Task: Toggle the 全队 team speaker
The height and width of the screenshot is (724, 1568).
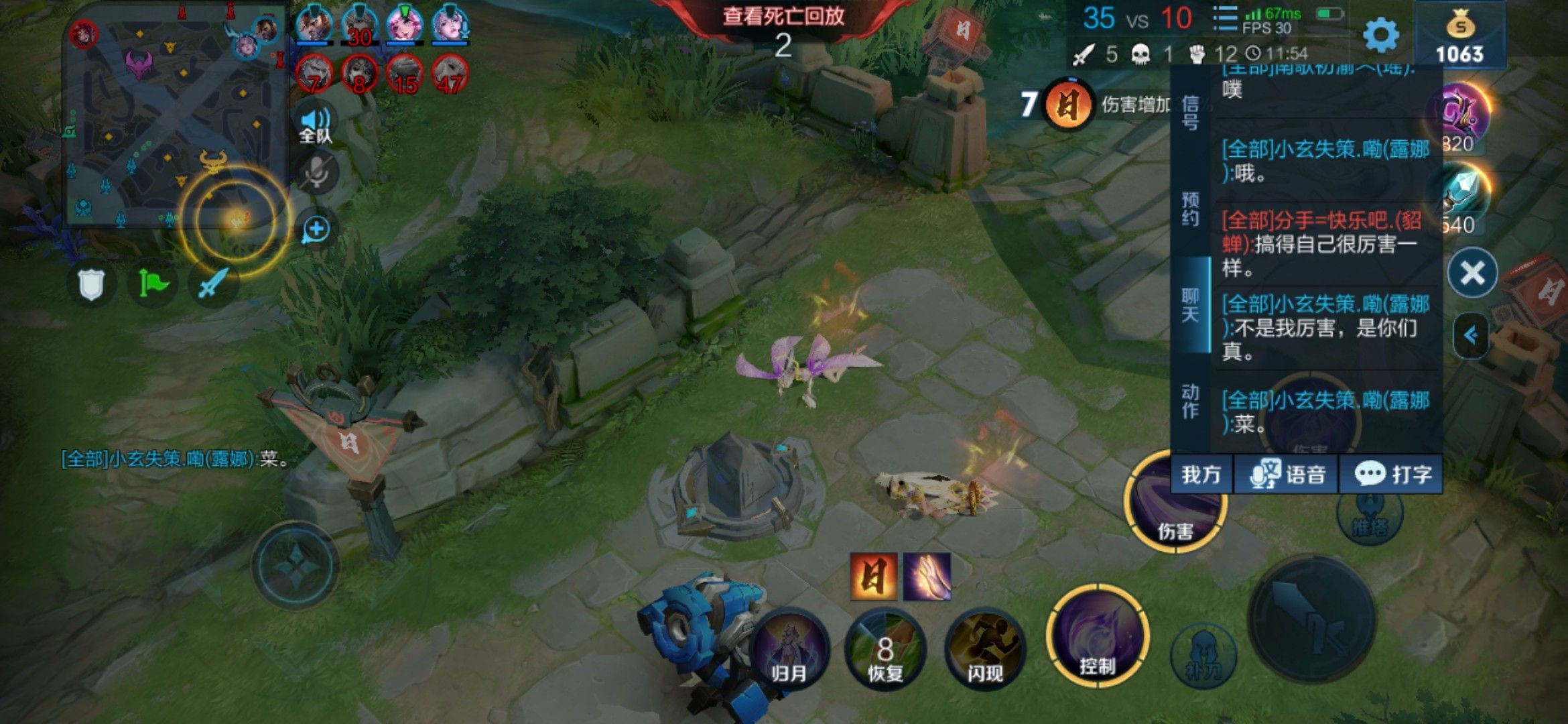Action: point(316,125)
